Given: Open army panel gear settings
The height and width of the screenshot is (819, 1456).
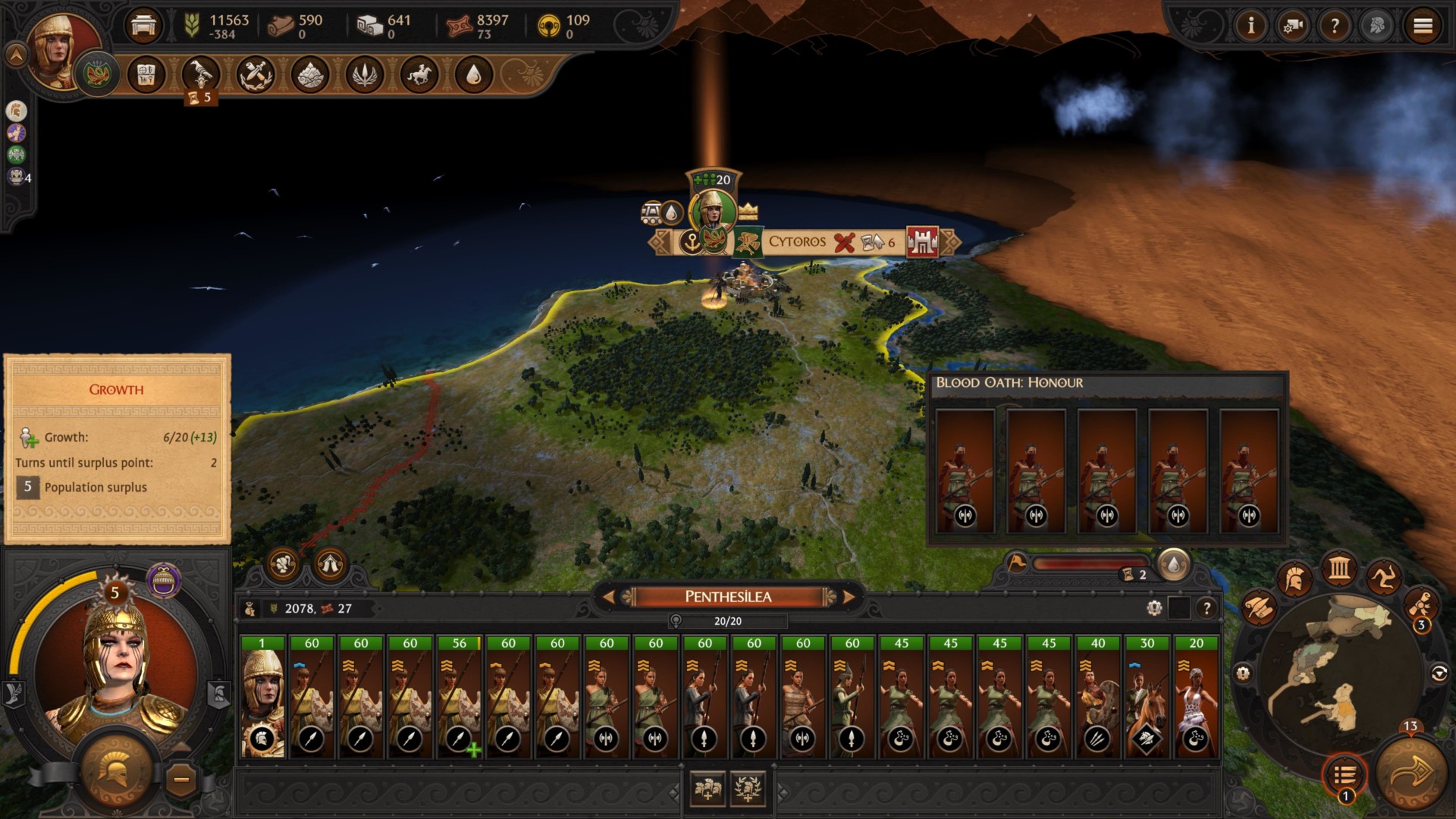Looking at the screenshot, I should pos(1154,607).
